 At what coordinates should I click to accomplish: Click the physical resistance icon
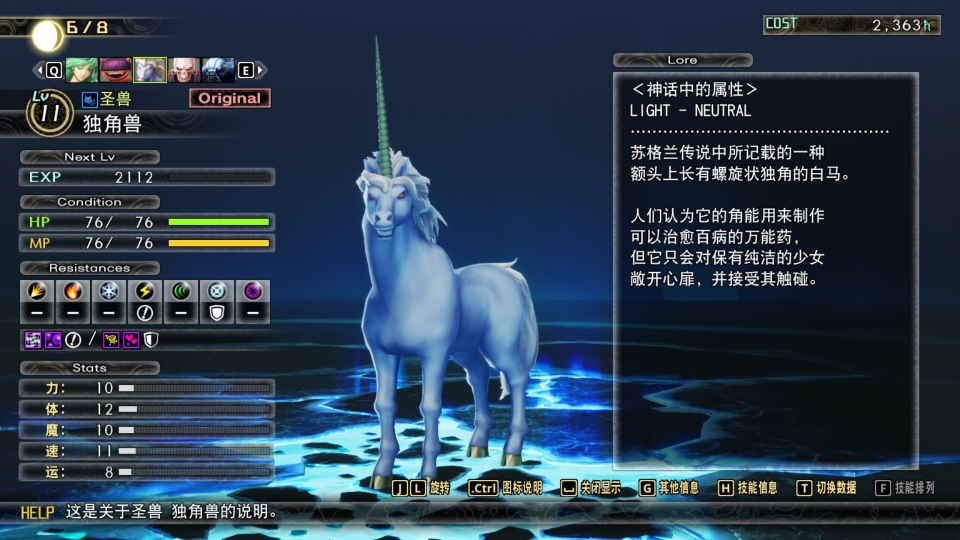point(34,291)
